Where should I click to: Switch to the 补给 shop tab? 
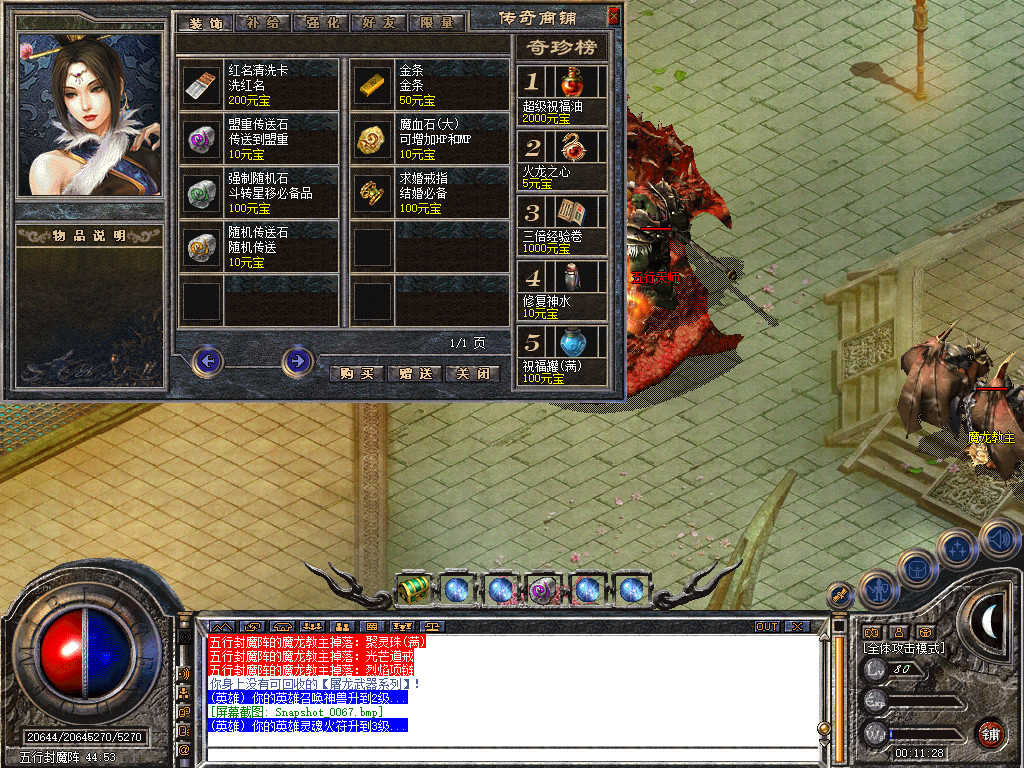pos(262,22)
